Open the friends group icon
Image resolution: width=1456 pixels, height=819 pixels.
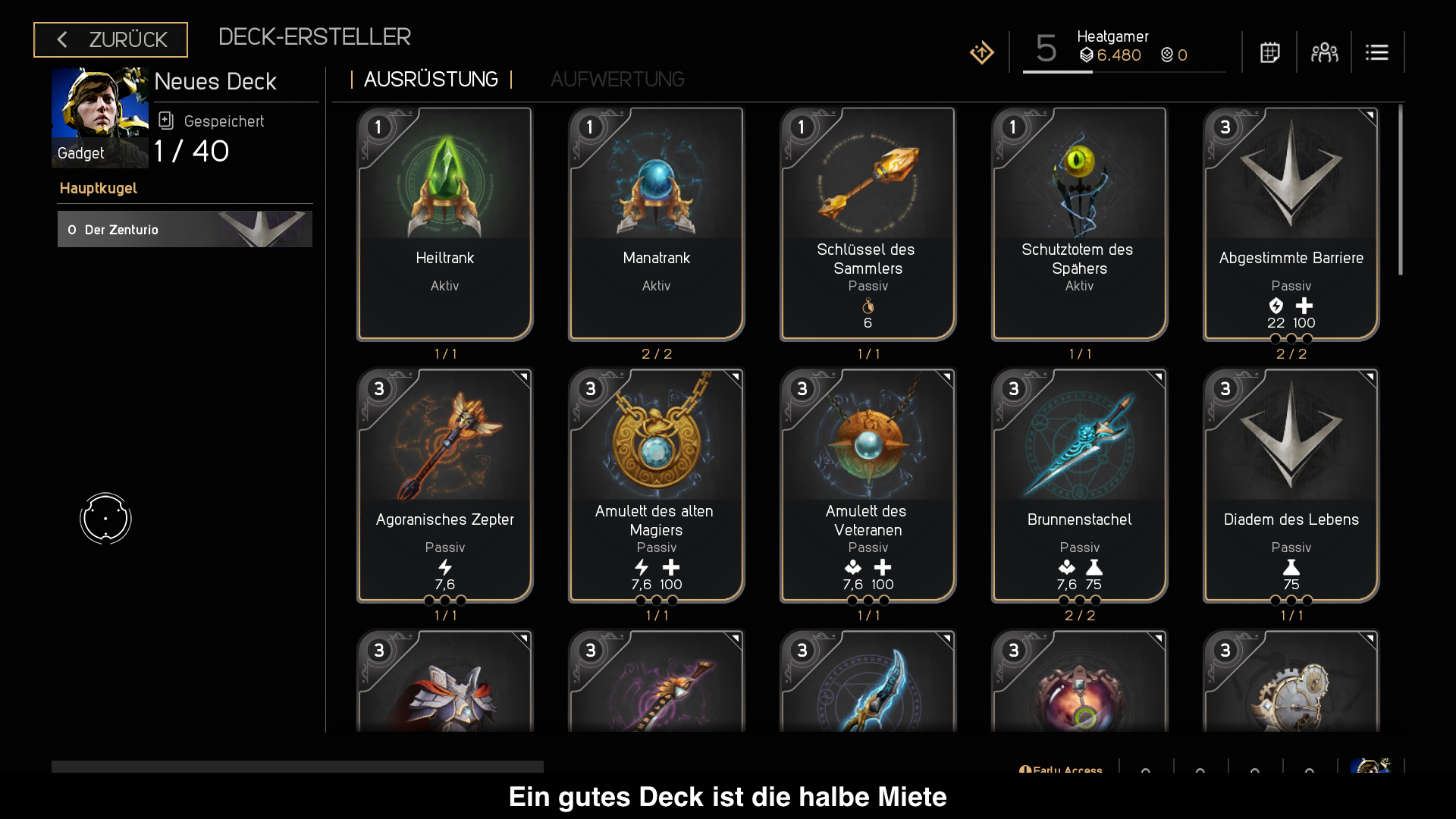click(x=1324, y=52)
